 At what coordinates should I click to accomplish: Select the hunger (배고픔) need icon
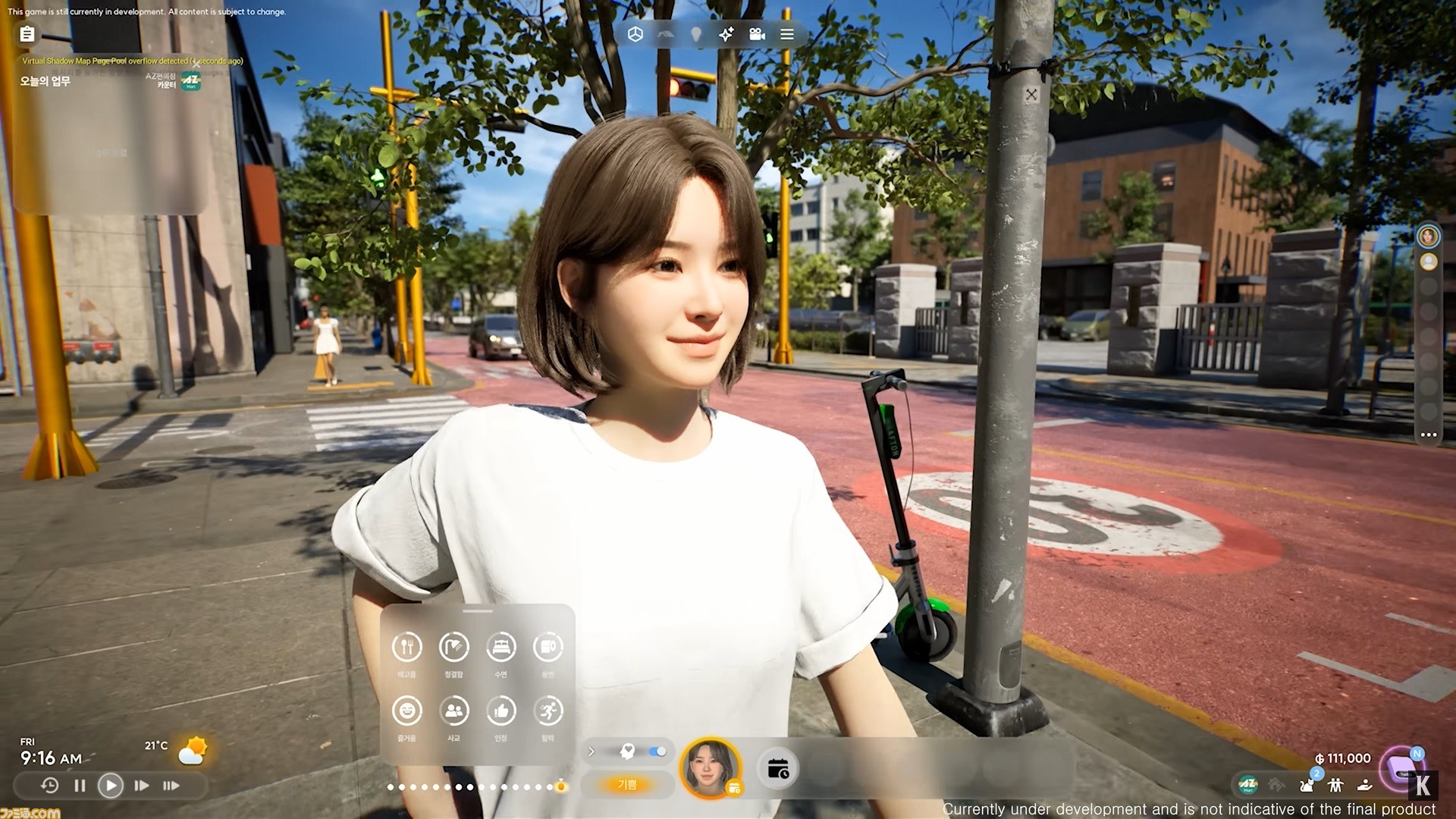click(406, 648)
